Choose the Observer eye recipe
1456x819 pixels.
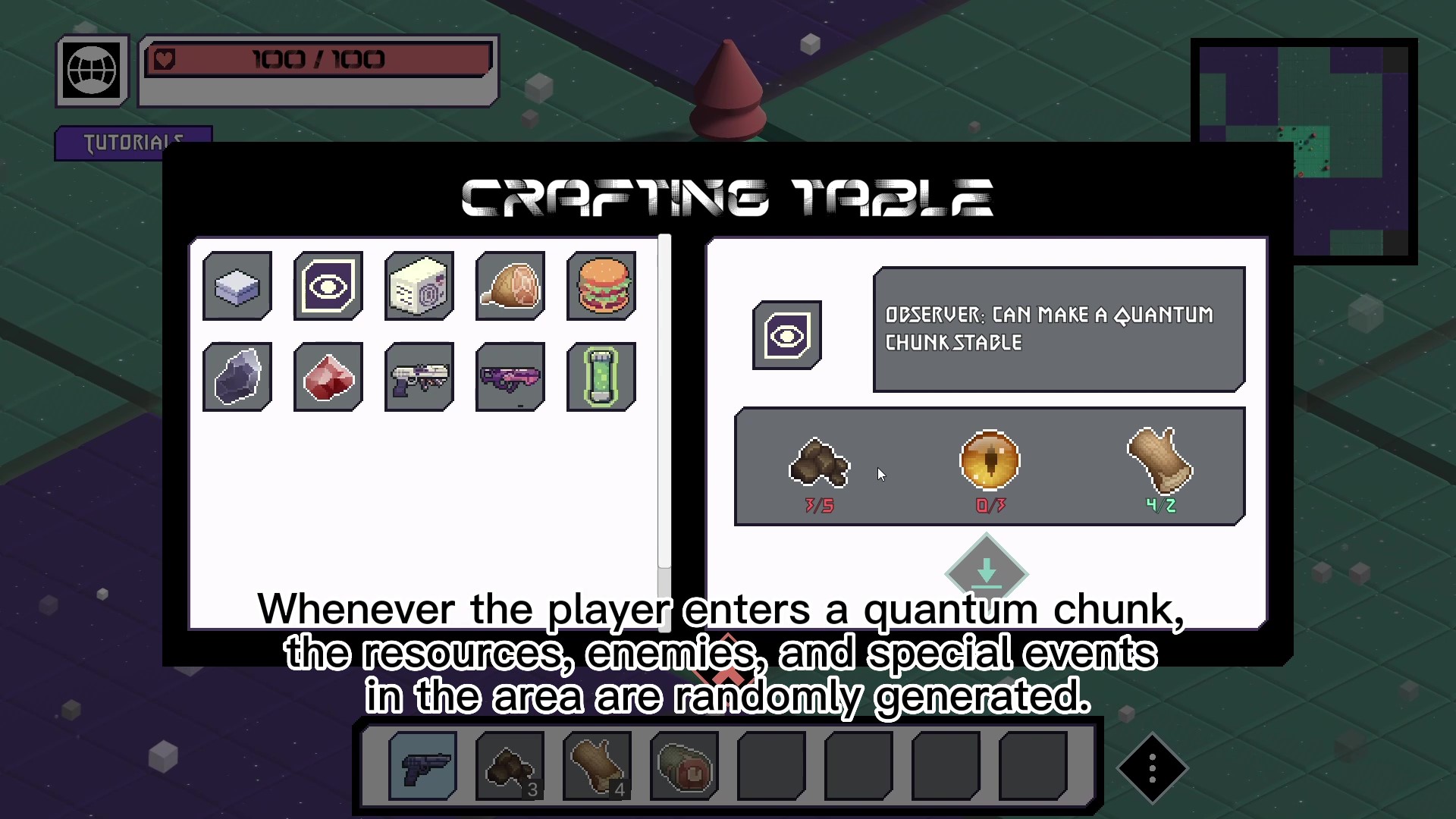click(328, 287)
